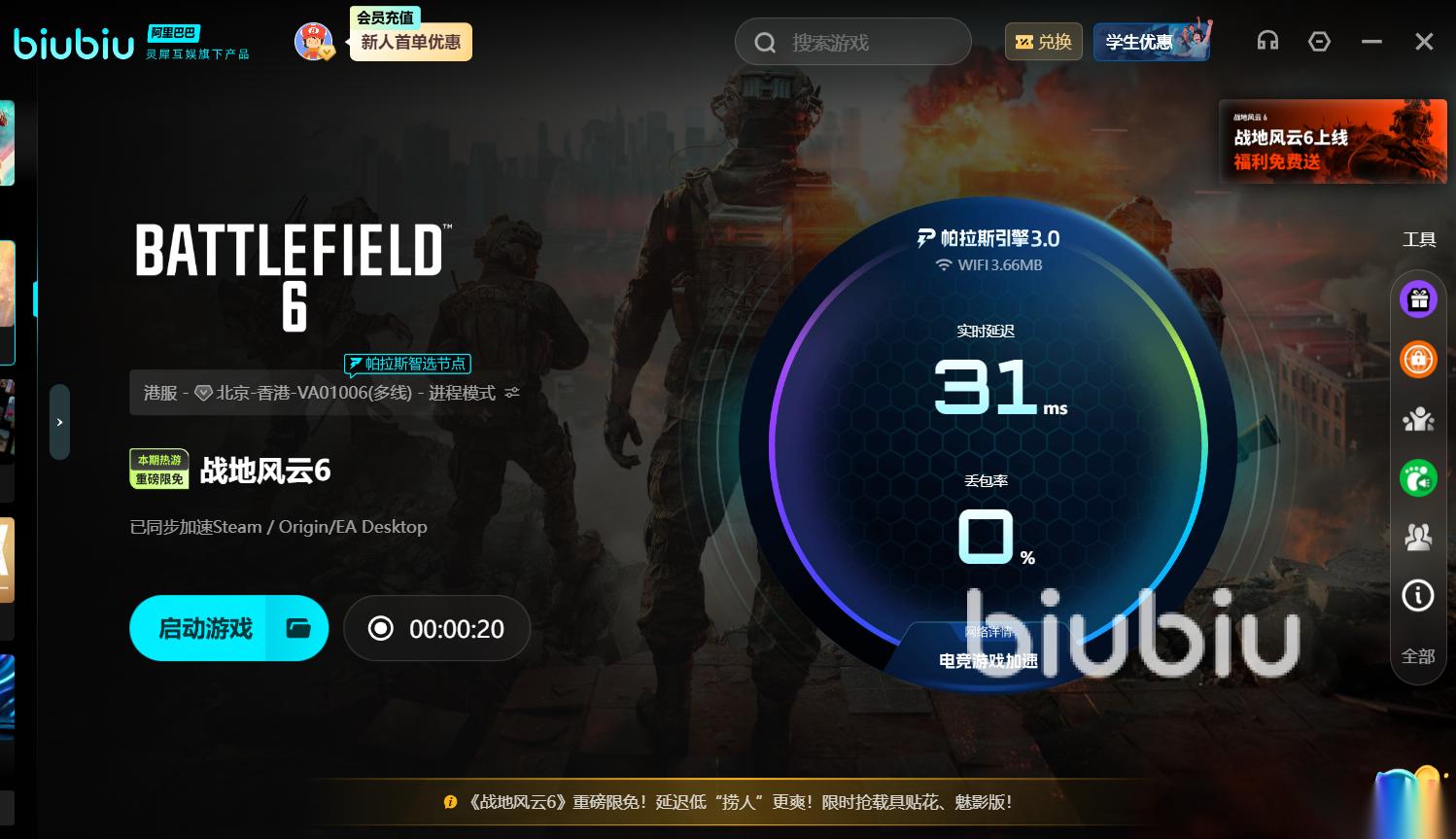Screen dimensions: 1456x839
Task: Open the info circle tool
Action: pos(1418,595)
